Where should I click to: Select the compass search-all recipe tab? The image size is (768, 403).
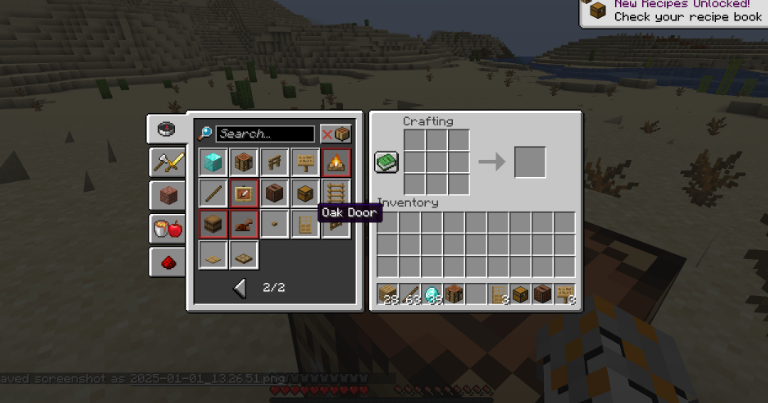pyautogui.click(x=166, y=129)
